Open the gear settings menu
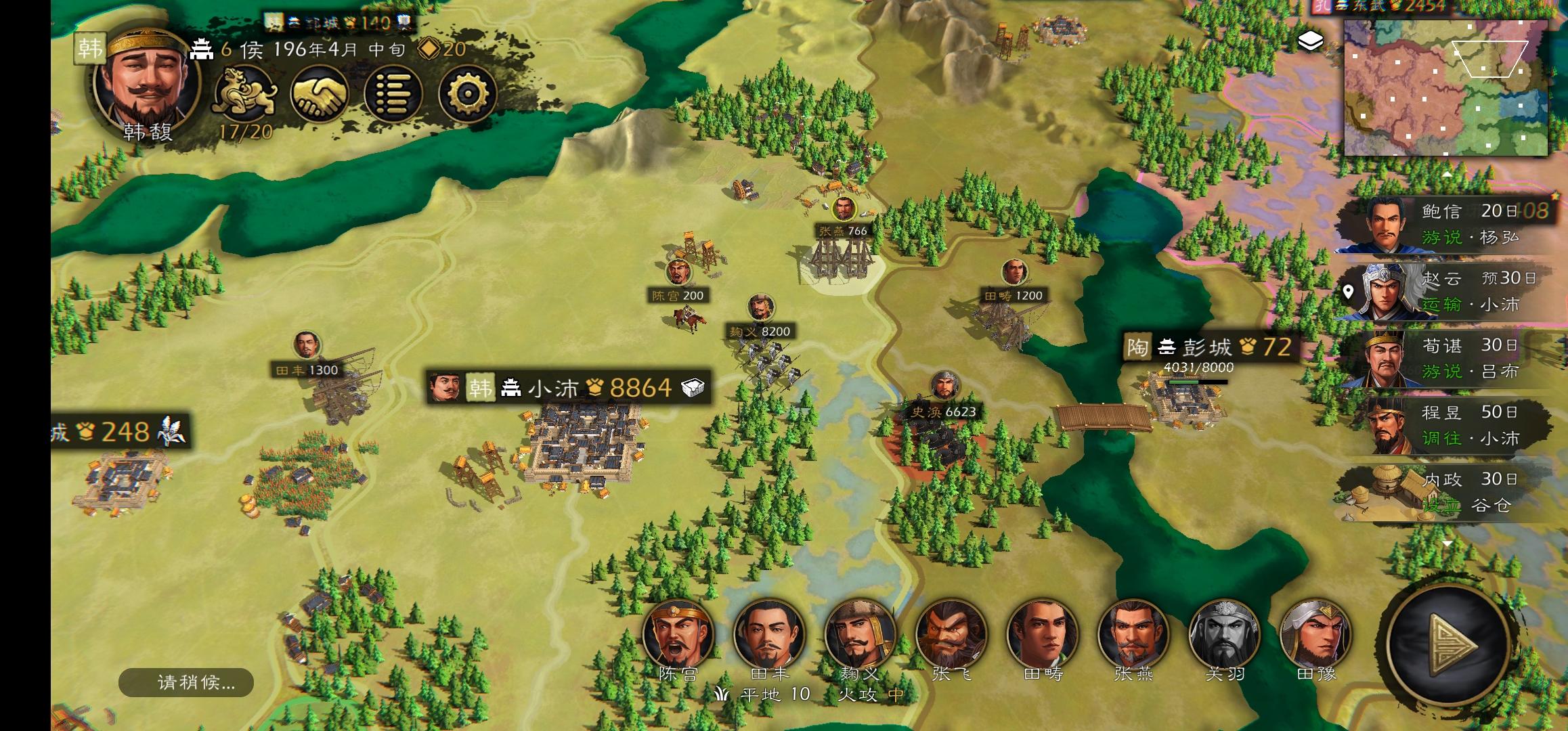 point(467,93)
